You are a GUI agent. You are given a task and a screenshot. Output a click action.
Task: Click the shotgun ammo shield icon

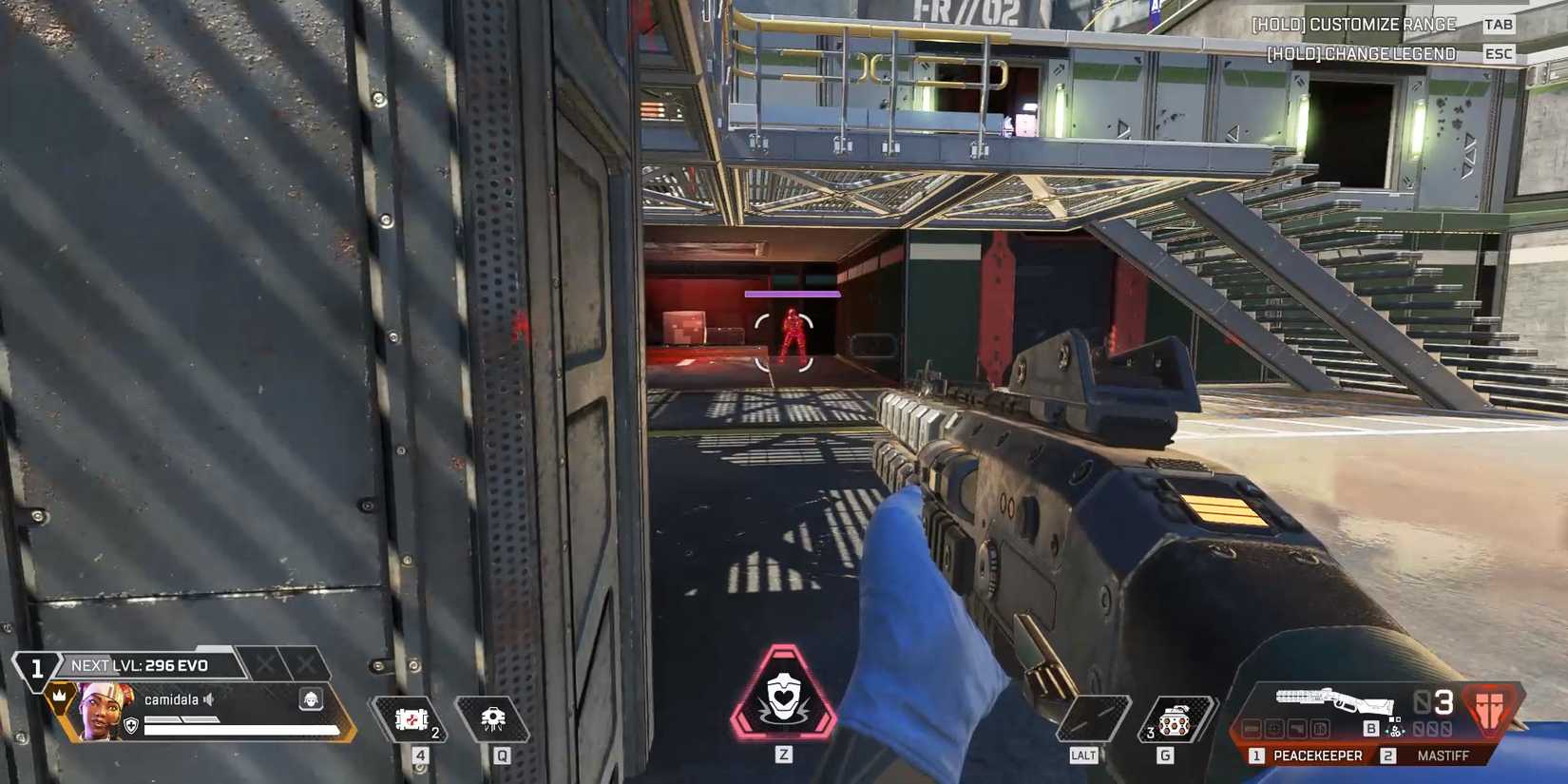[1489, 710]
